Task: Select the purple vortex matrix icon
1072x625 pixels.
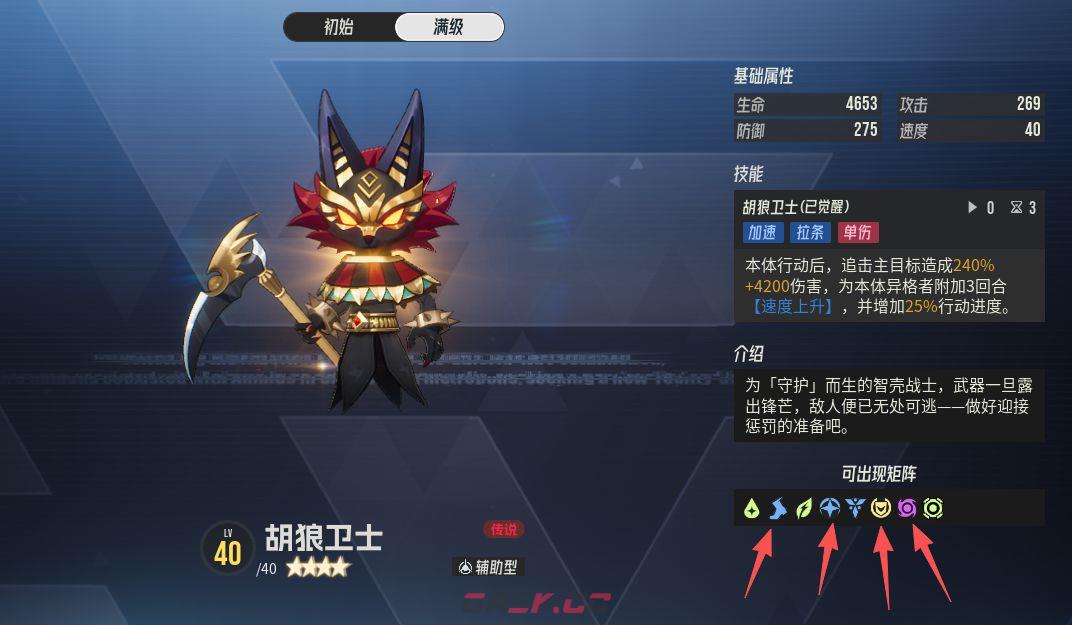Action: [907, 509]
